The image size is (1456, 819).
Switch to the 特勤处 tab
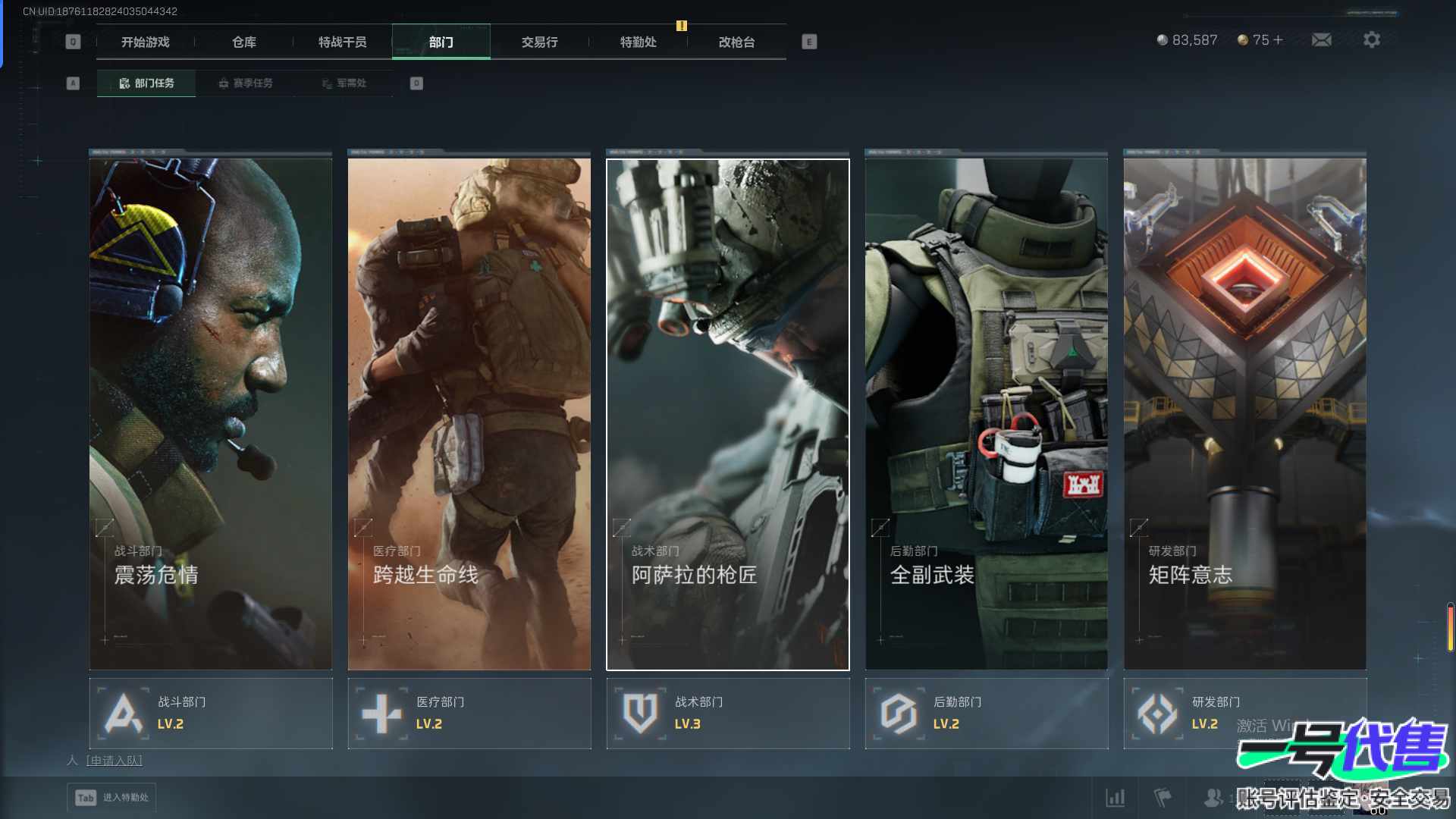639,42
